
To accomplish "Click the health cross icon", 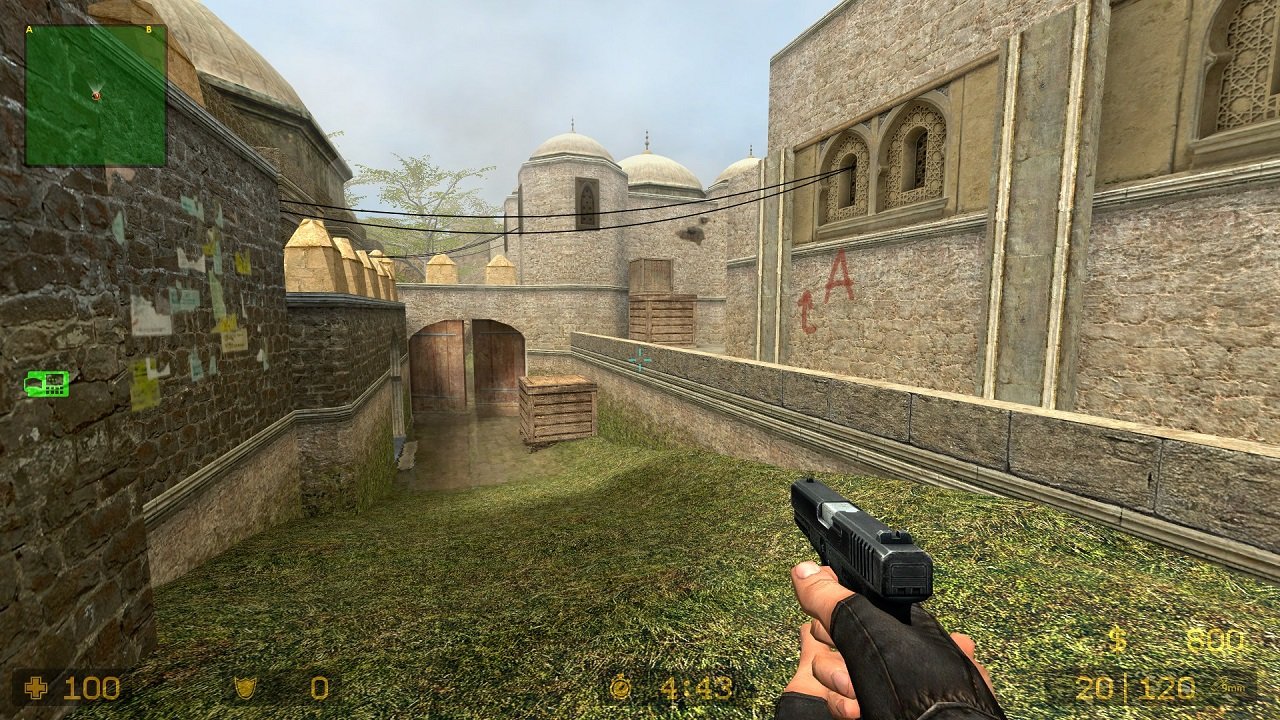I will (x=37, y=686).
